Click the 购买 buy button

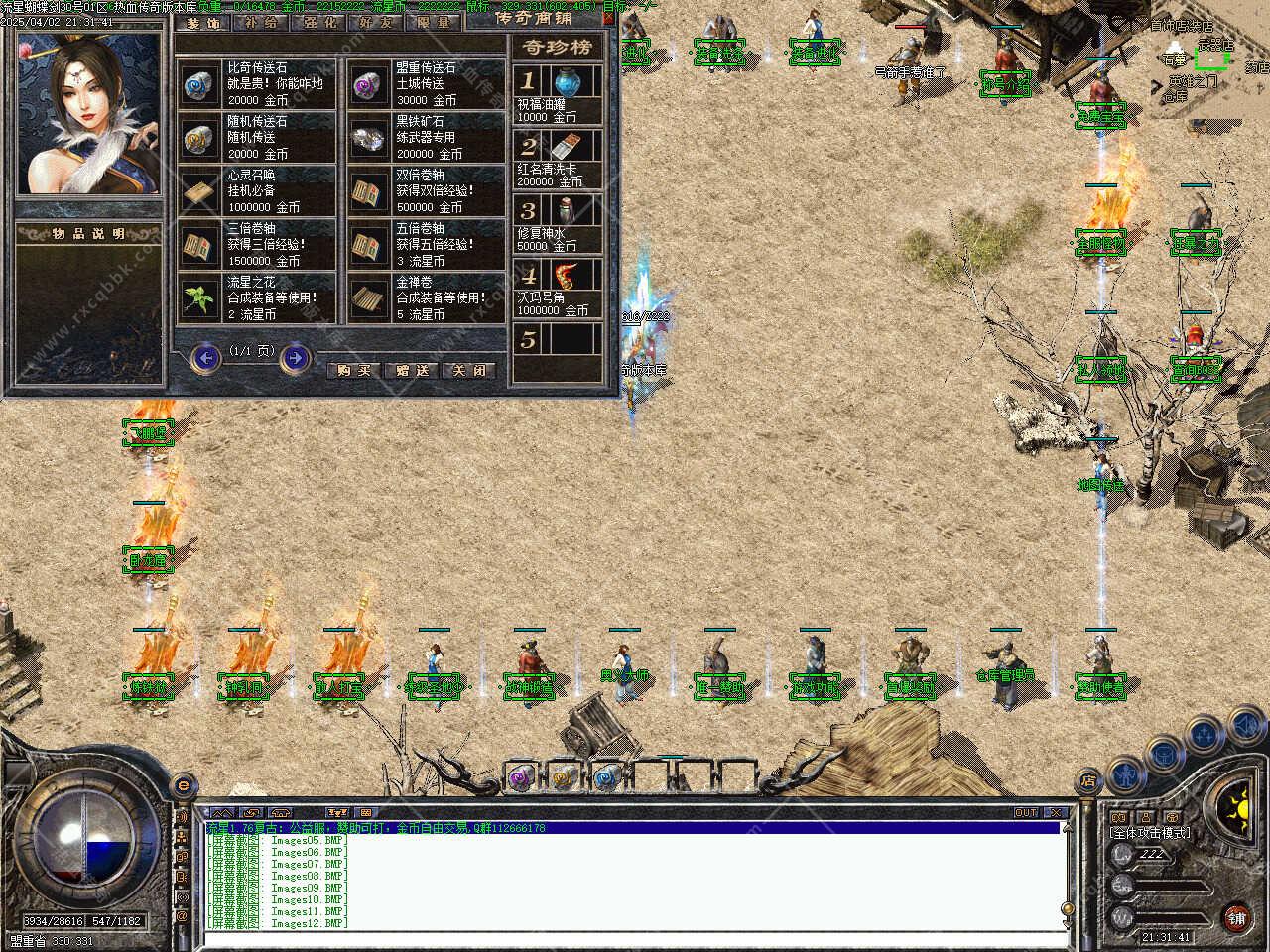(x=353, y=370)
